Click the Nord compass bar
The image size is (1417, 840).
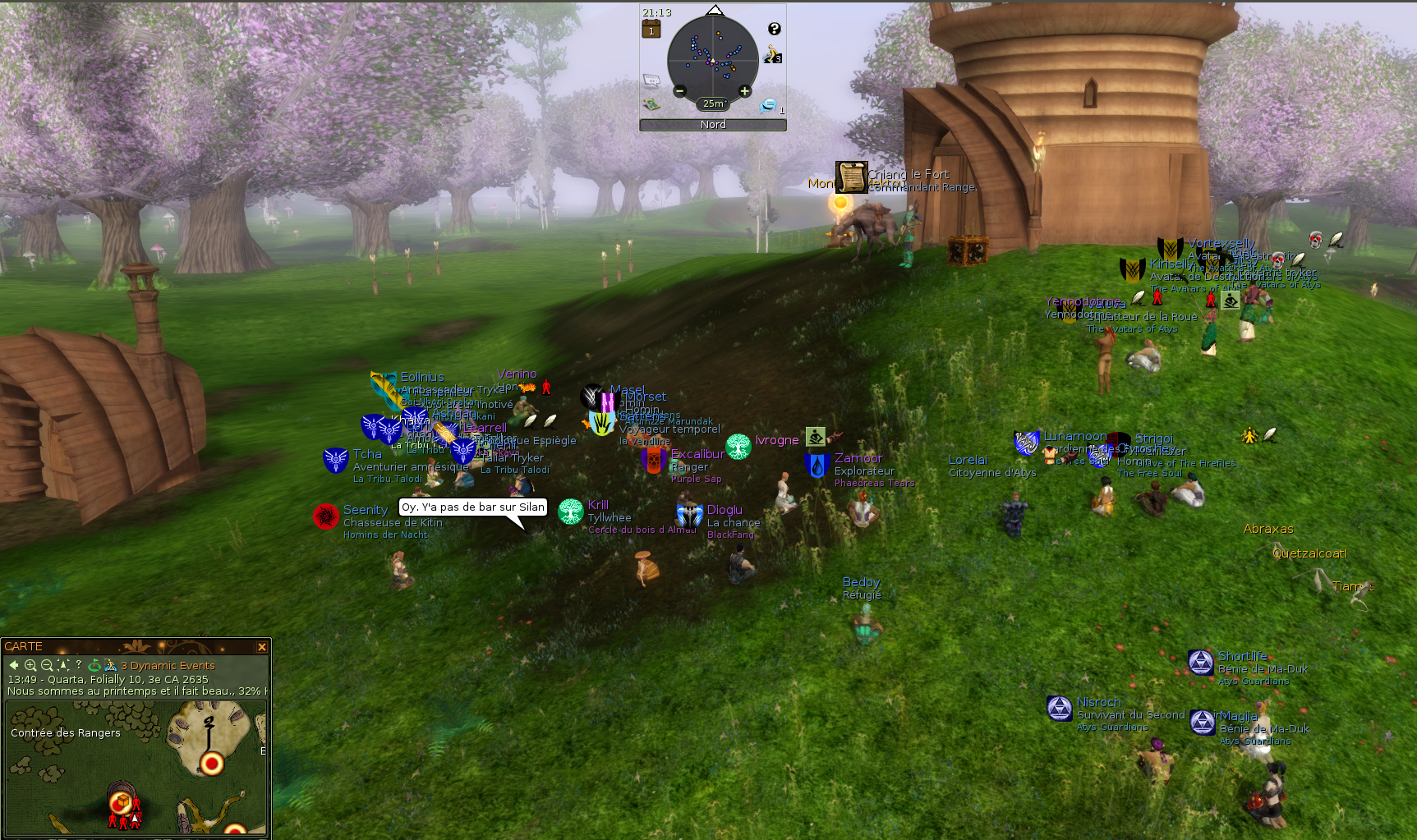click(x=713, y=125)
